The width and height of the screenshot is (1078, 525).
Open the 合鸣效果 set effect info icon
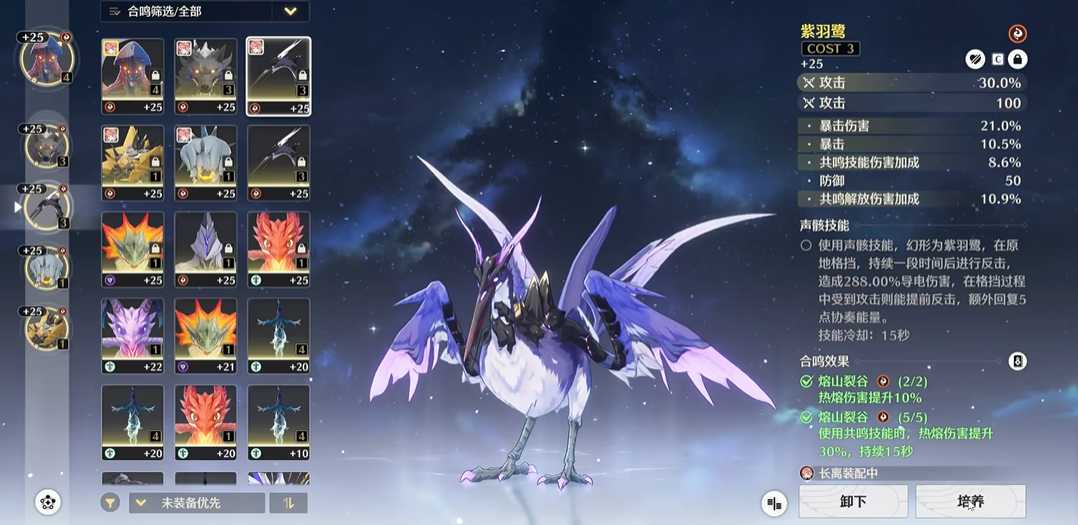tap(1017, 361)
